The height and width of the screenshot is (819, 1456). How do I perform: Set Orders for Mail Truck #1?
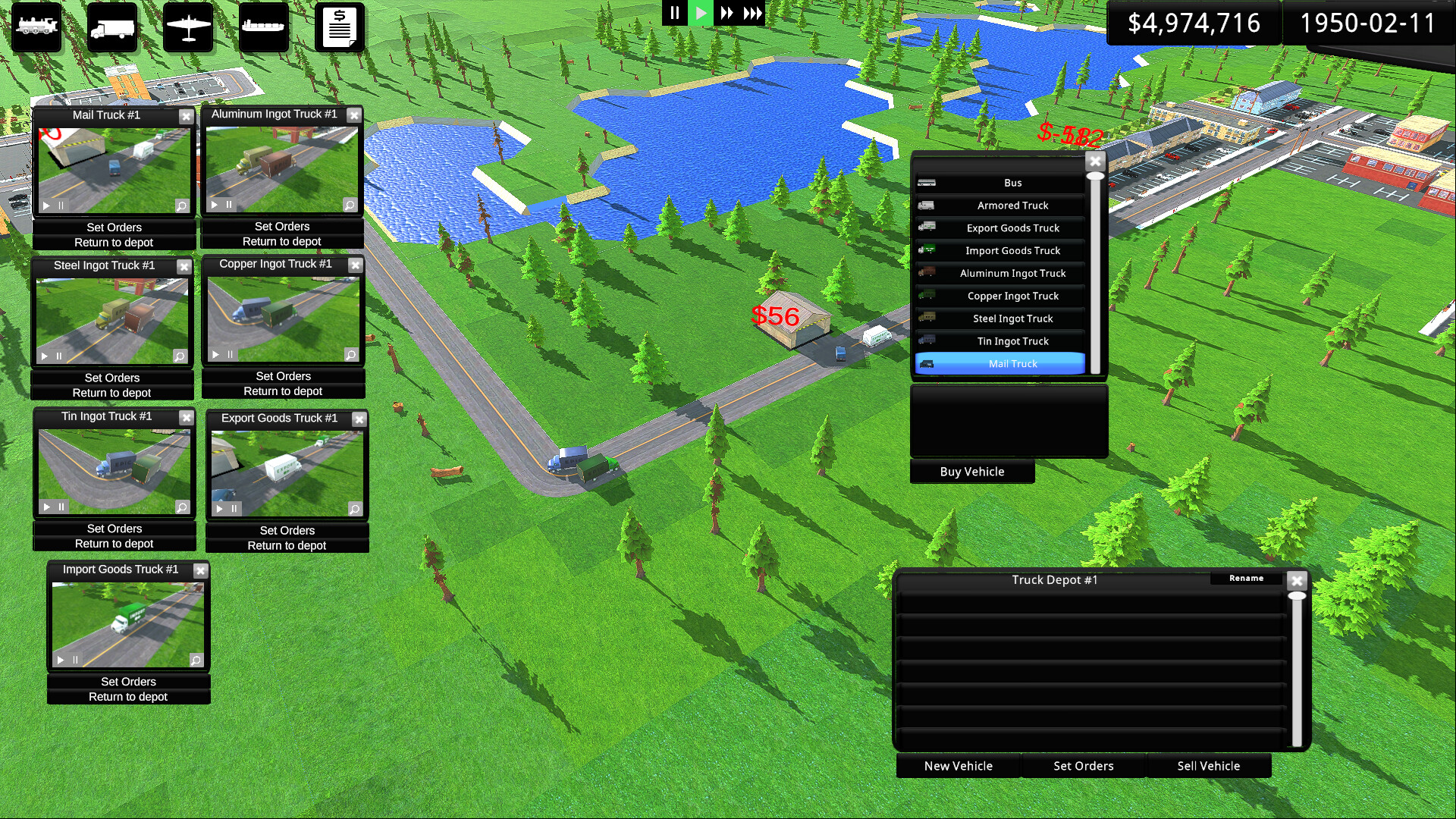click(x=114, y=227)
